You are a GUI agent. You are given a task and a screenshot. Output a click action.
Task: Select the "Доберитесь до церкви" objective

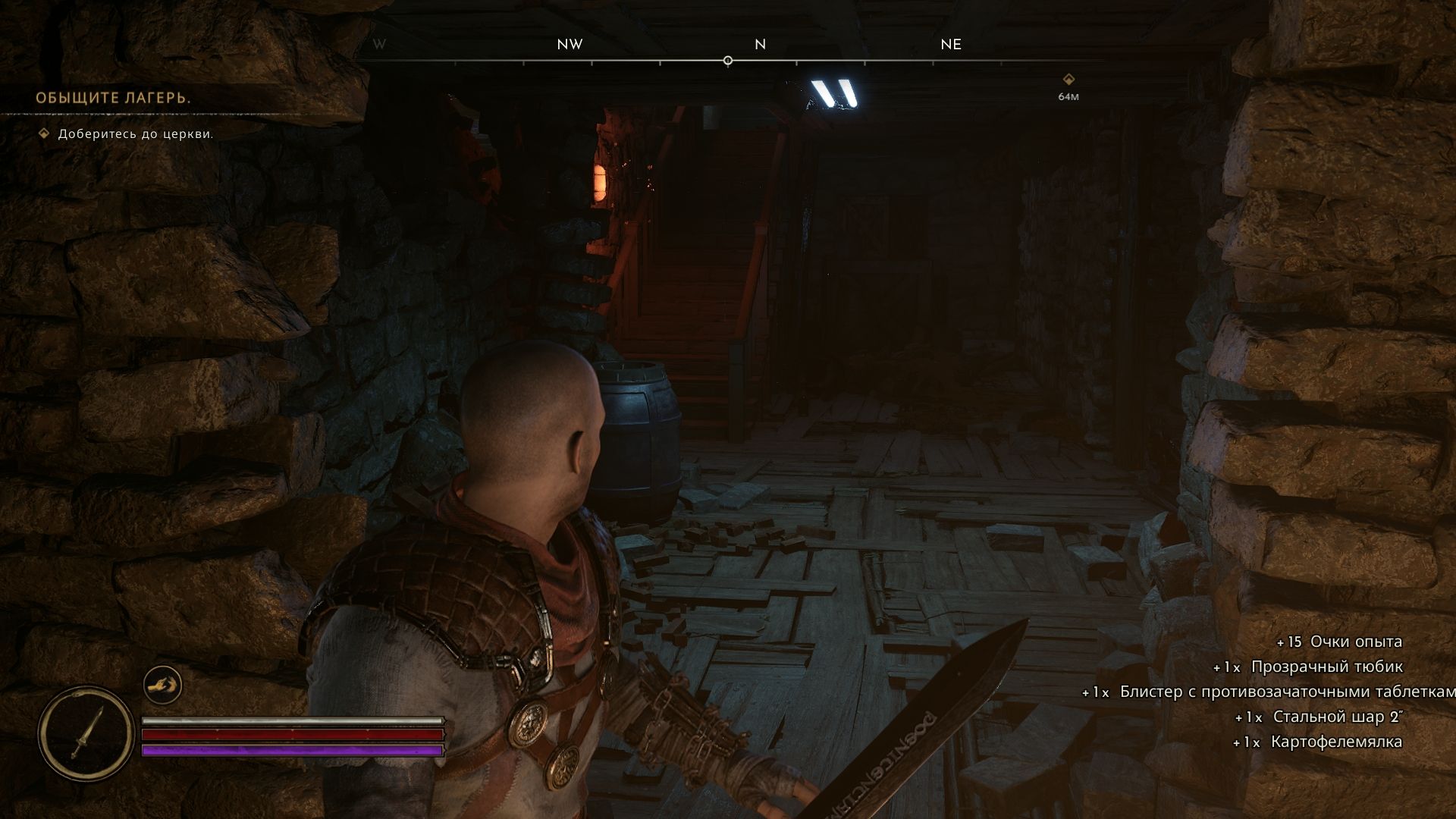[x=136, y=134]
